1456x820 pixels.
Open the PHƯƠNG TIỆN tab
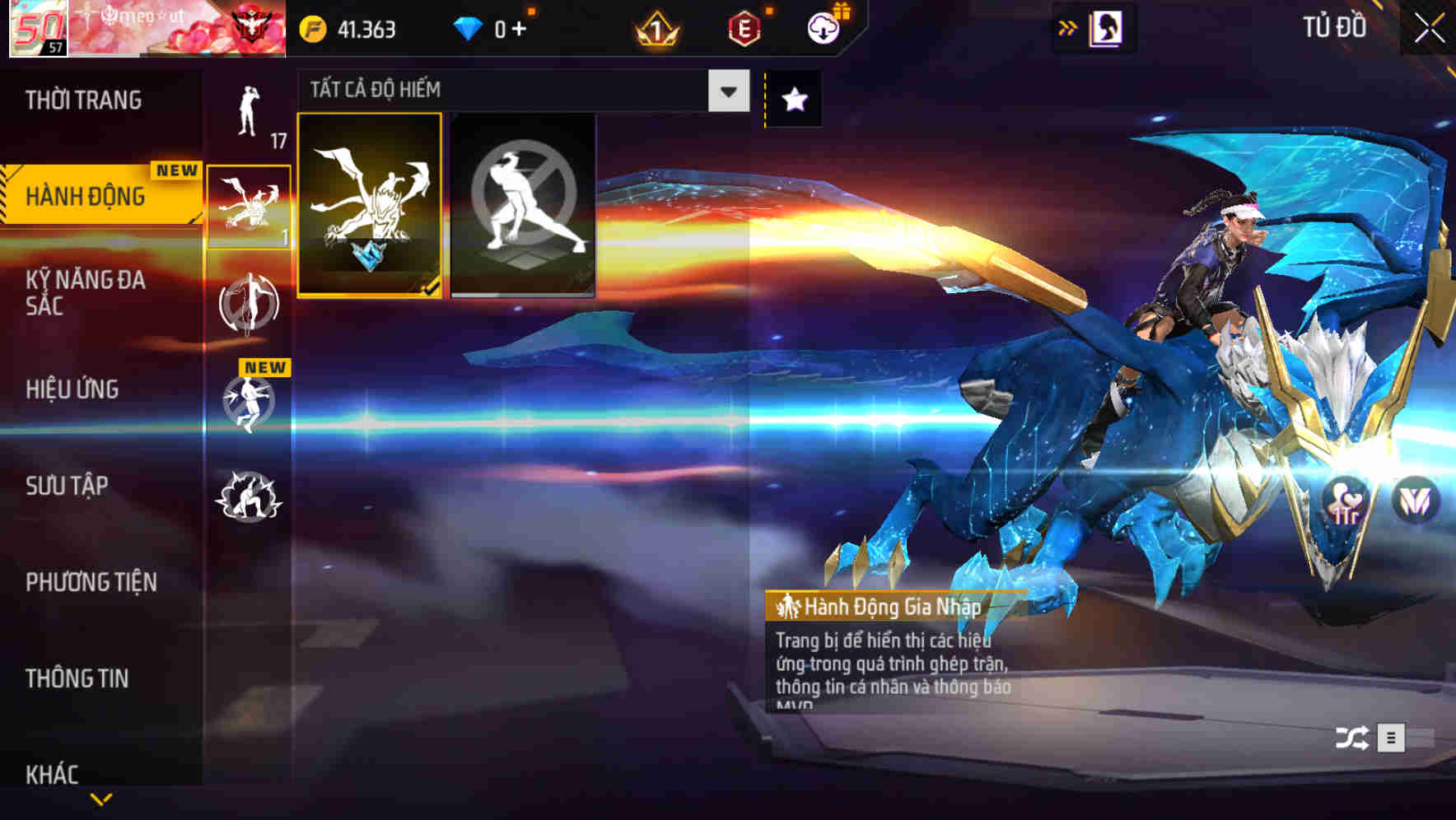pyautogui.click(x=91, y=581)
